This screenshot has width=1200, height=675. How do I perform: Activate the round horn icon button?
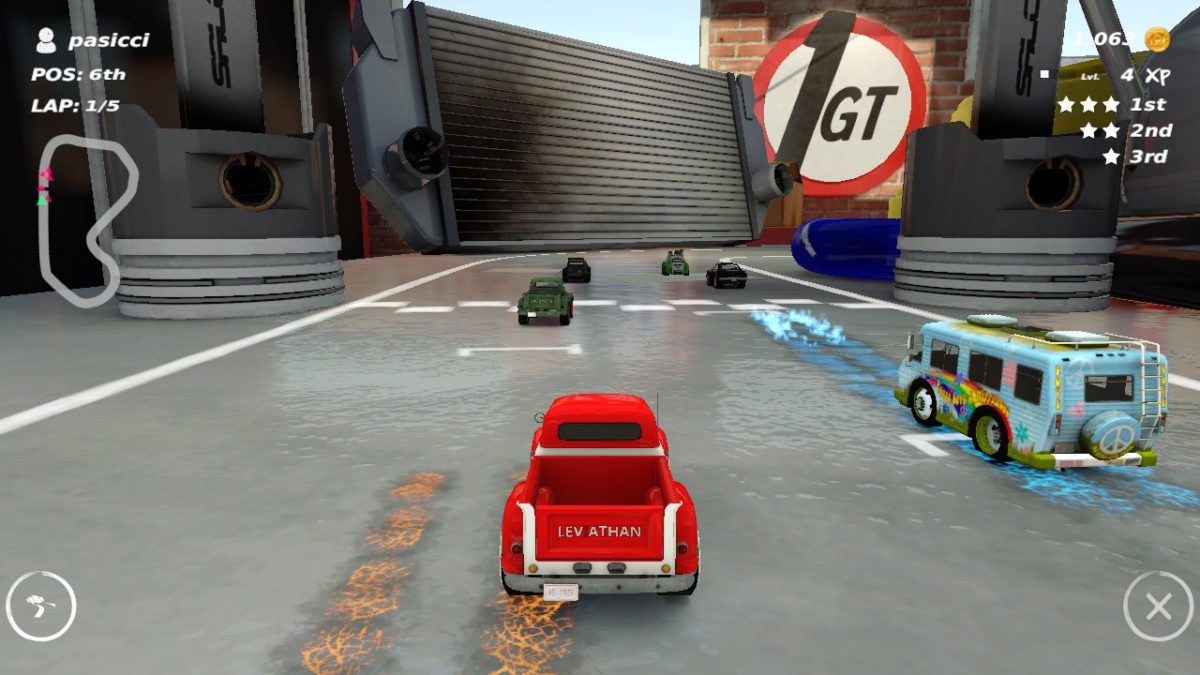click(x=41, y=606)
